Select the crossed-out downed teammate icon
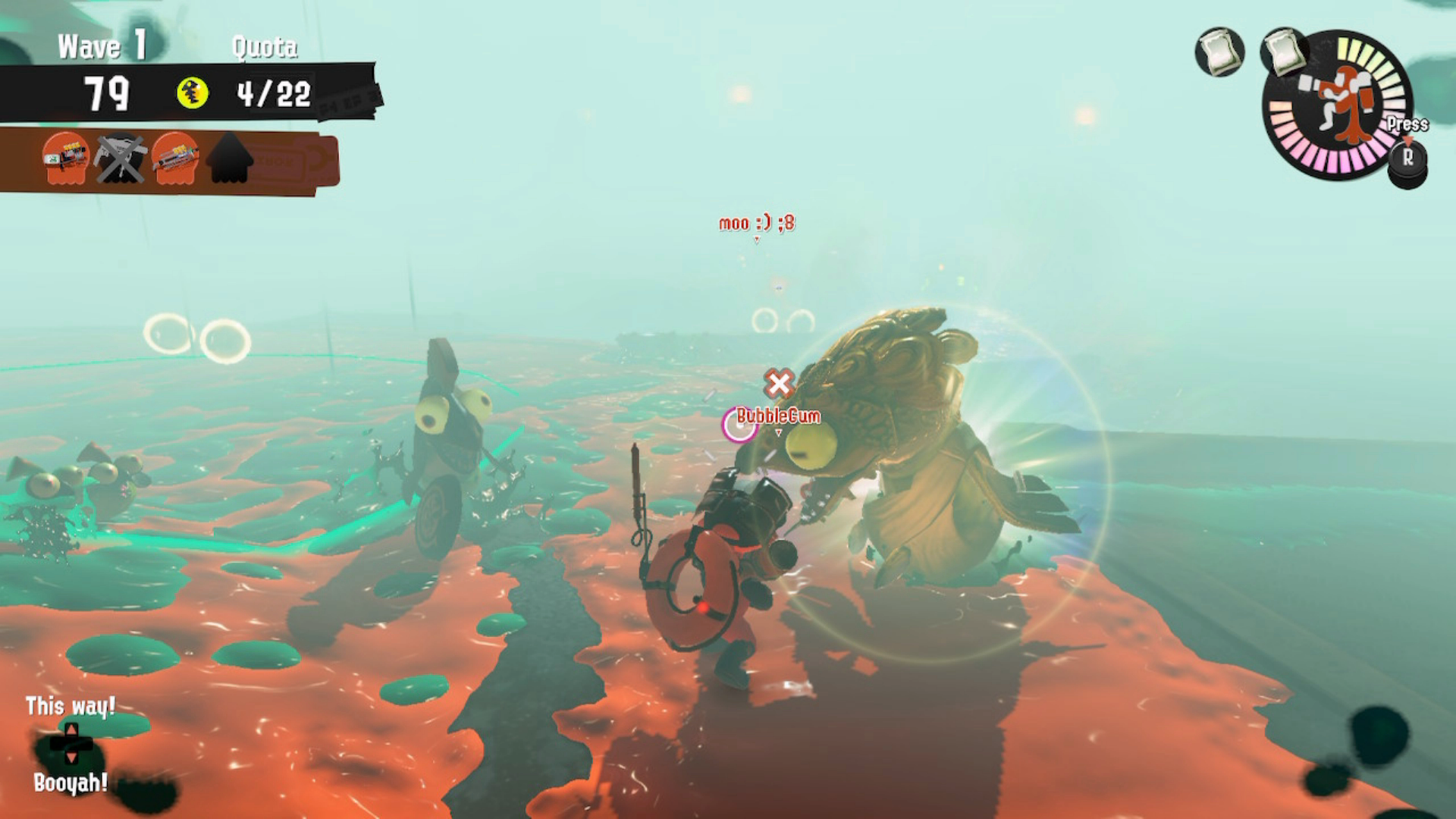This screenshot has width=1456, height=819. point(120,159)
